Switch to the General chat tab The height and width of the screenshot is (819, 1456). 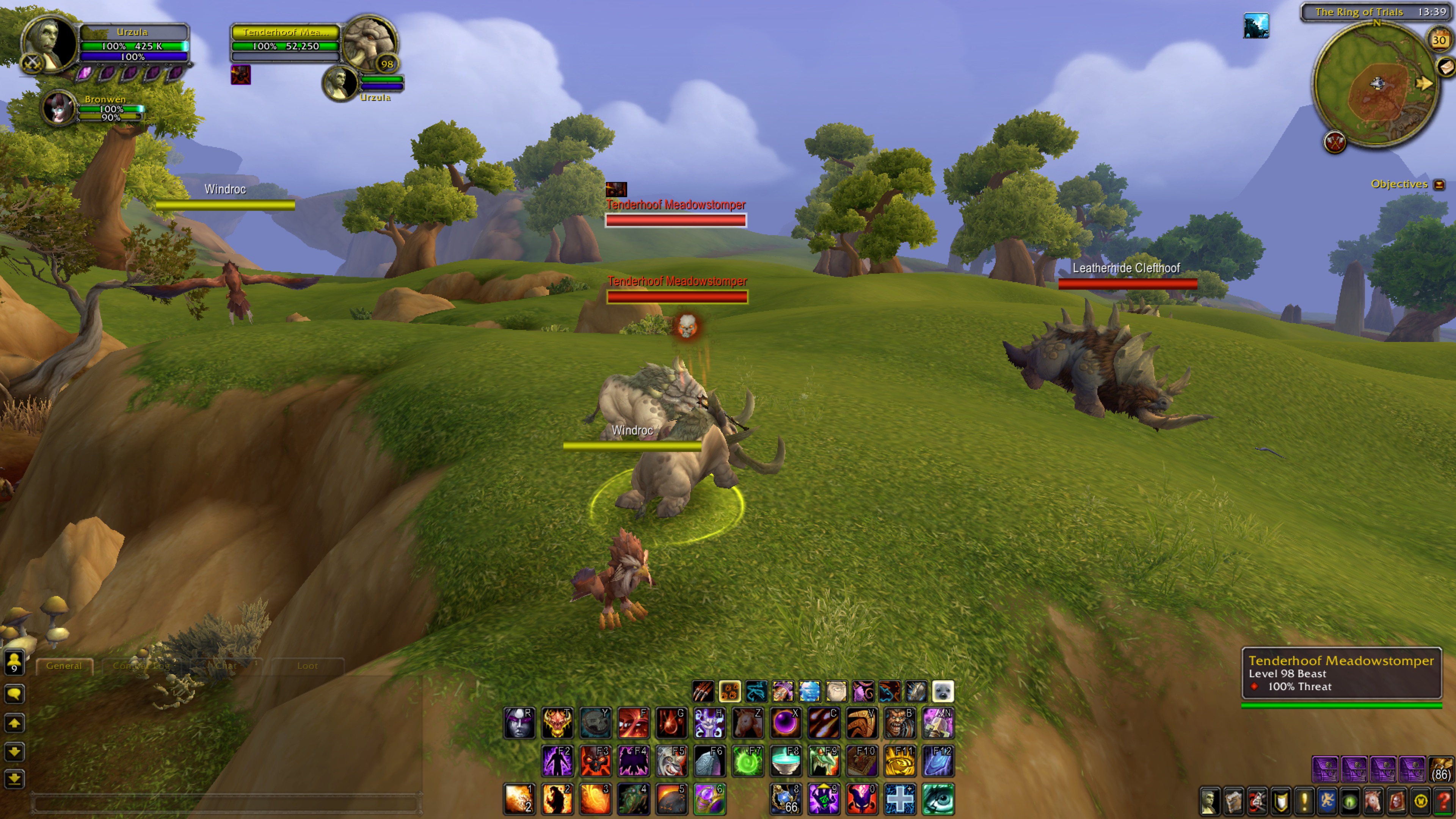coord(64,666)
